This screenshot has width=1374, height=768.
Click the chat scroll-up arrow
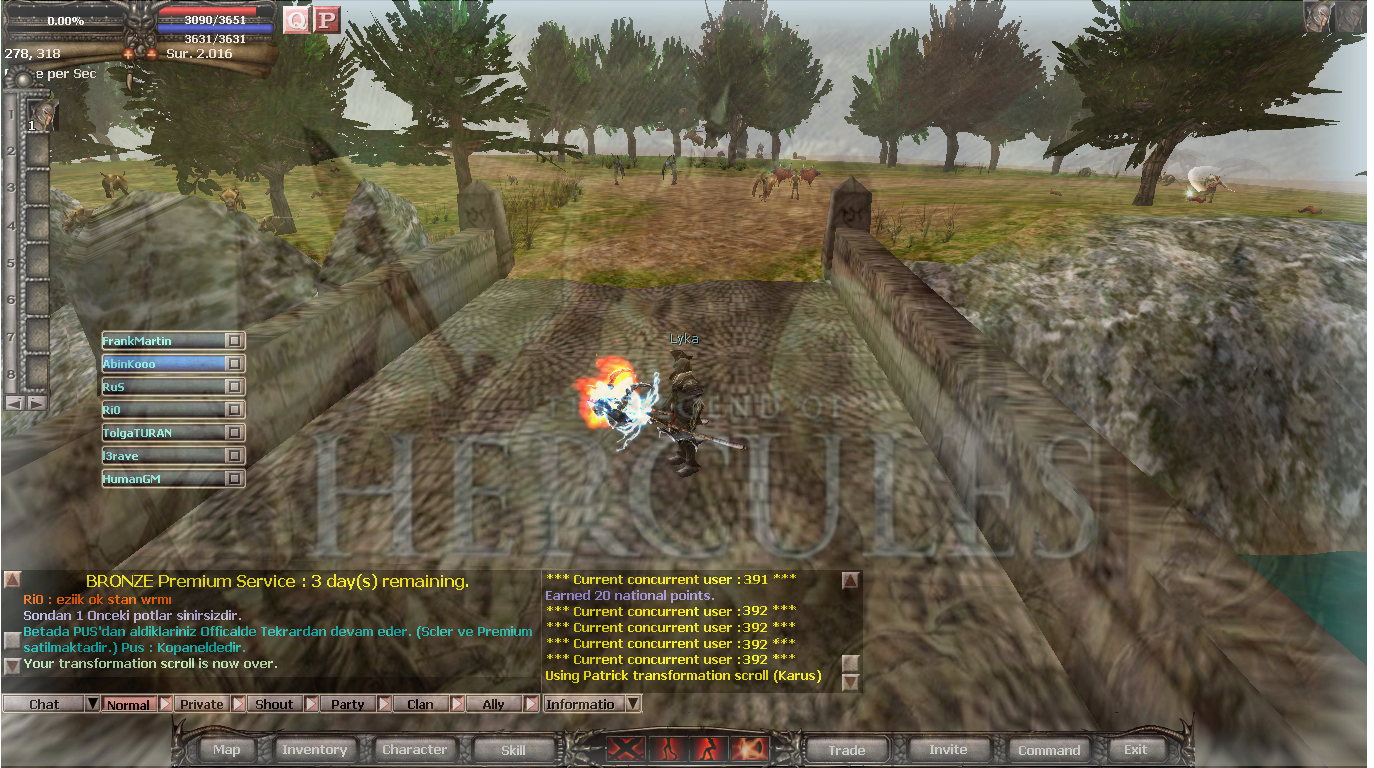[11, 578]
